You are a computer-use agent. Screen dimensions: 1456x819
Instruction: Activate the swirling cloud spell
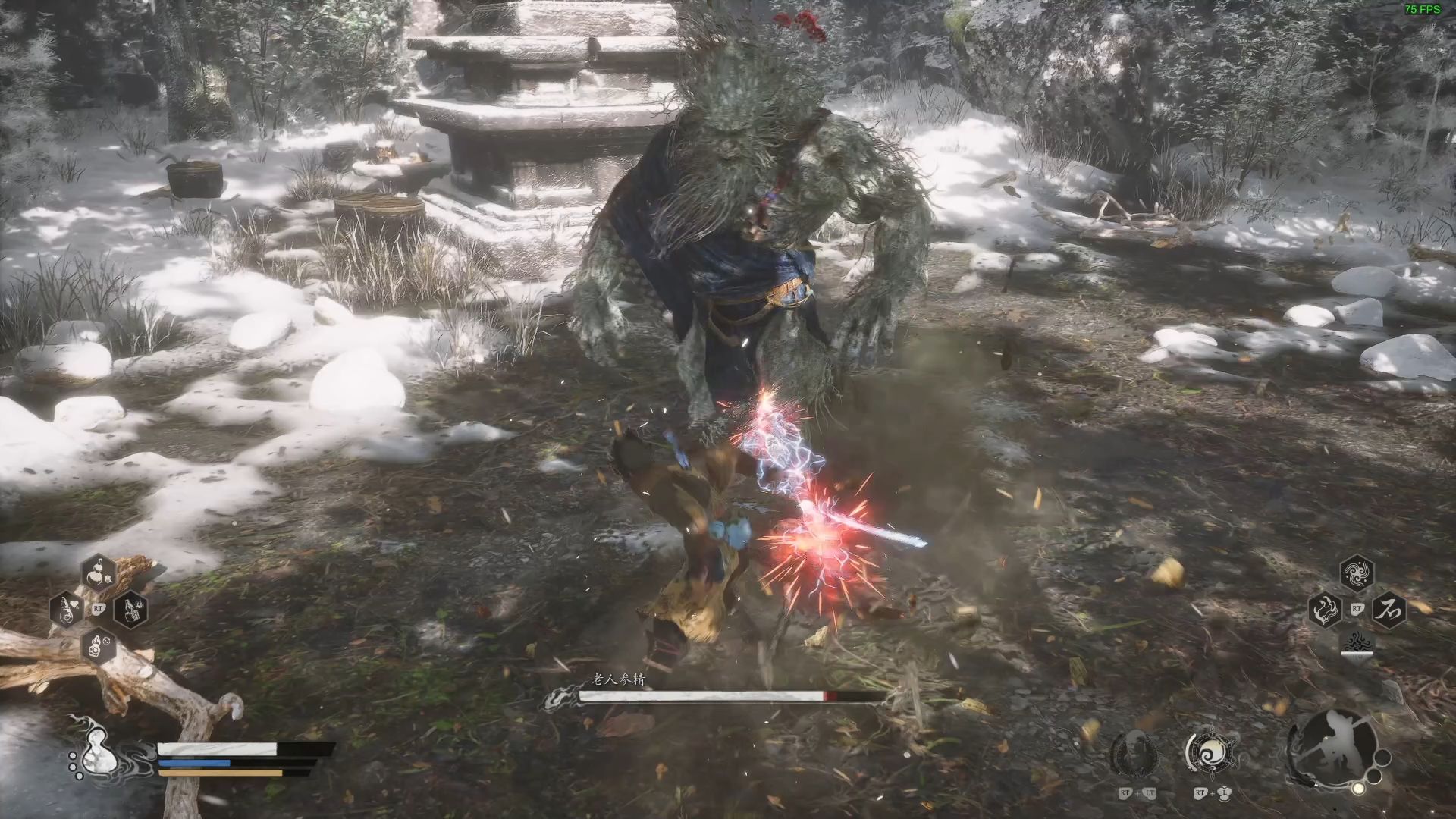(1357, 573)
